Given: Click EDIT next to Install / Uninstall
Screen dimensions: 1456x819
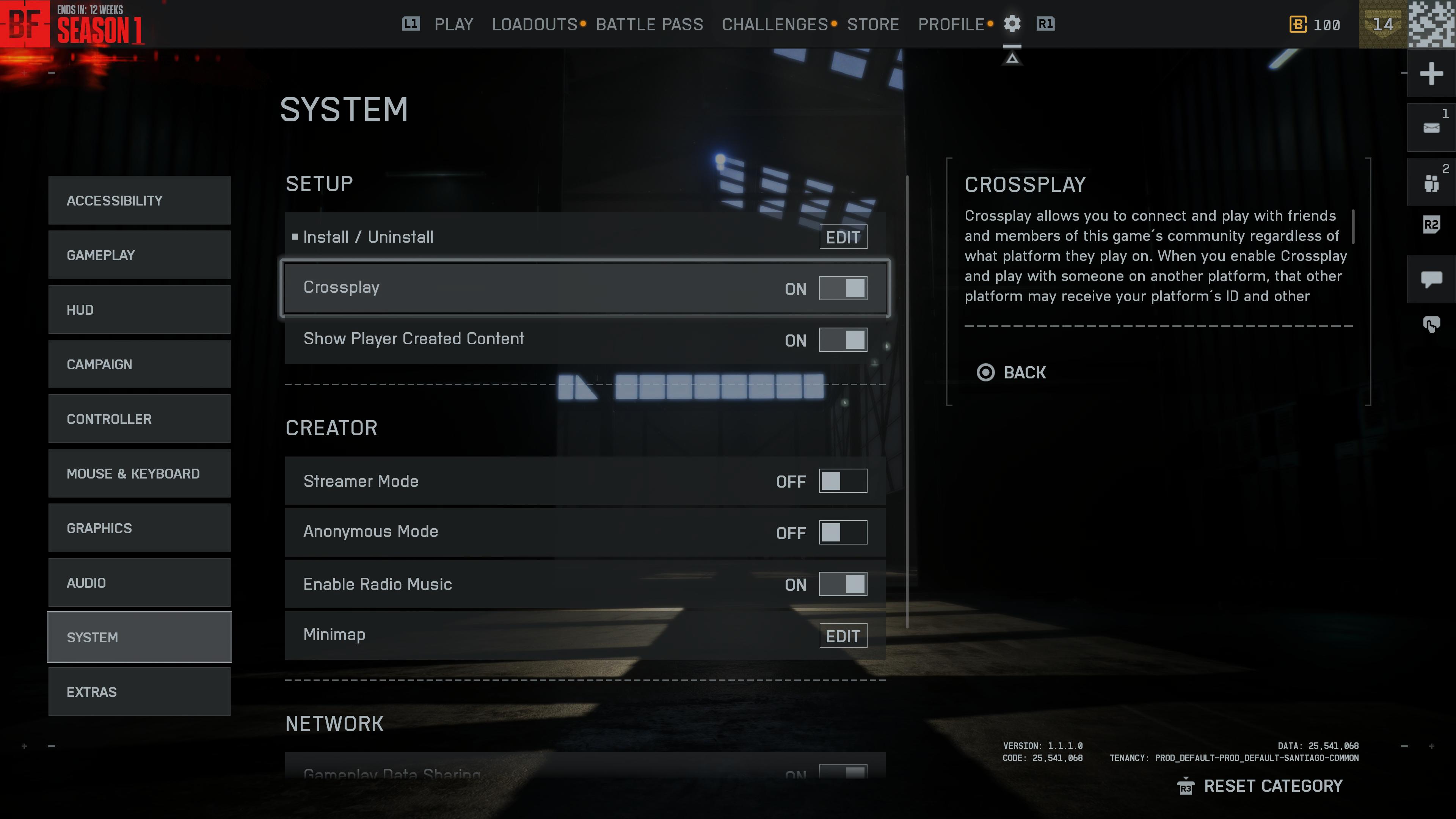Looking at the screenshot, I should tap(843, 237).
